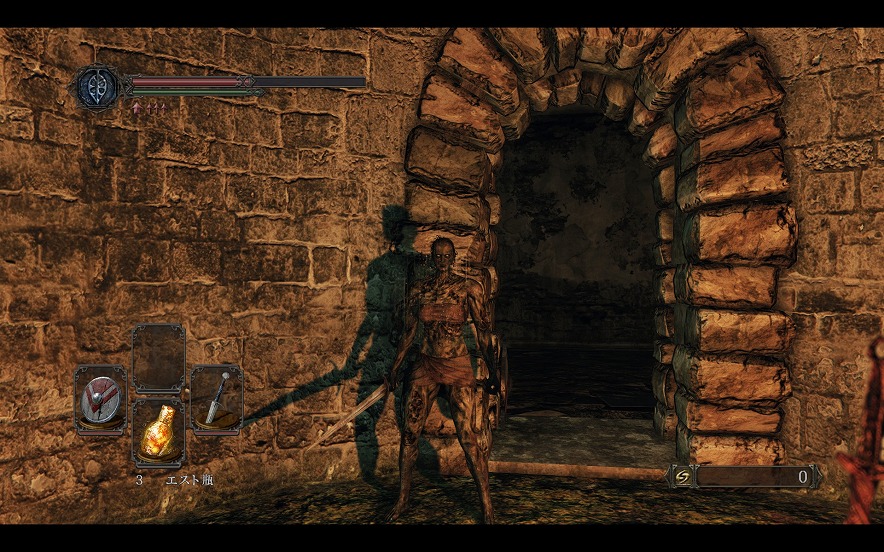Select the Estus Flask item slot
The width and height of the screenshot is (884, 552).
pos(159,434)
